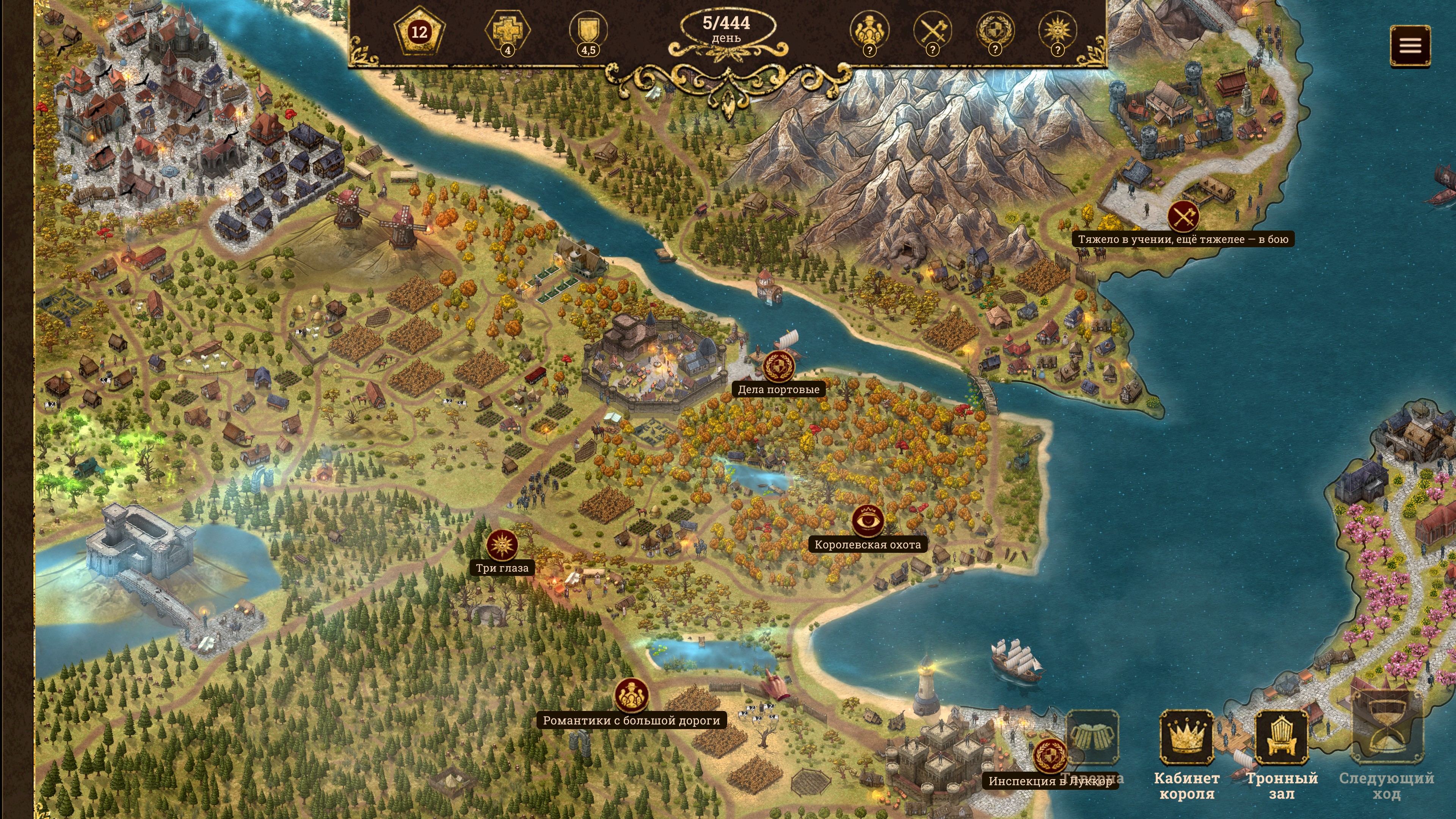Open the hamburger menu button
Screen dimensions: 1456x819
pyautogui.click(x=1410, y=46)
